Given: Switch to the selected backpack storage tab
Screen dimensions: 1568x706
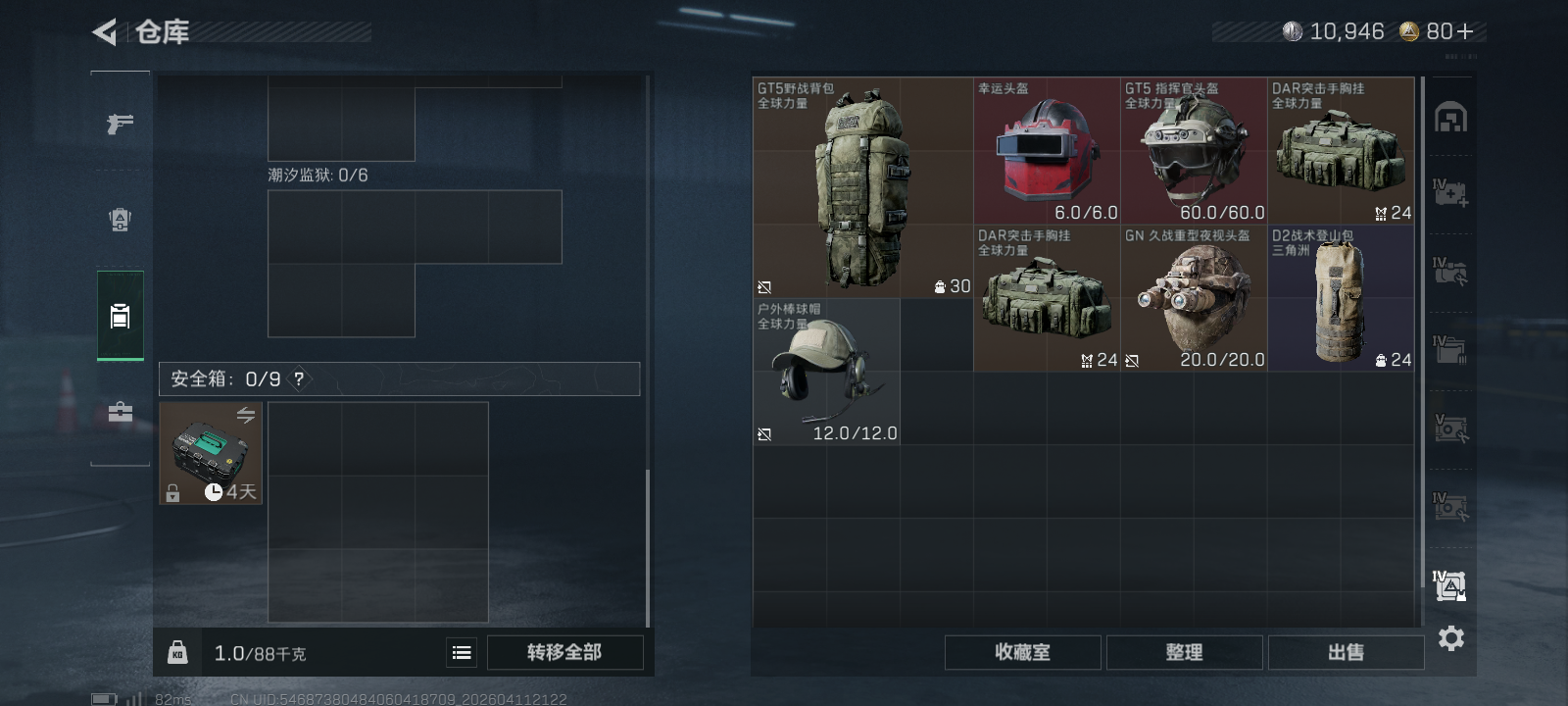Looking at the screenshot, I should pos(120,316).
